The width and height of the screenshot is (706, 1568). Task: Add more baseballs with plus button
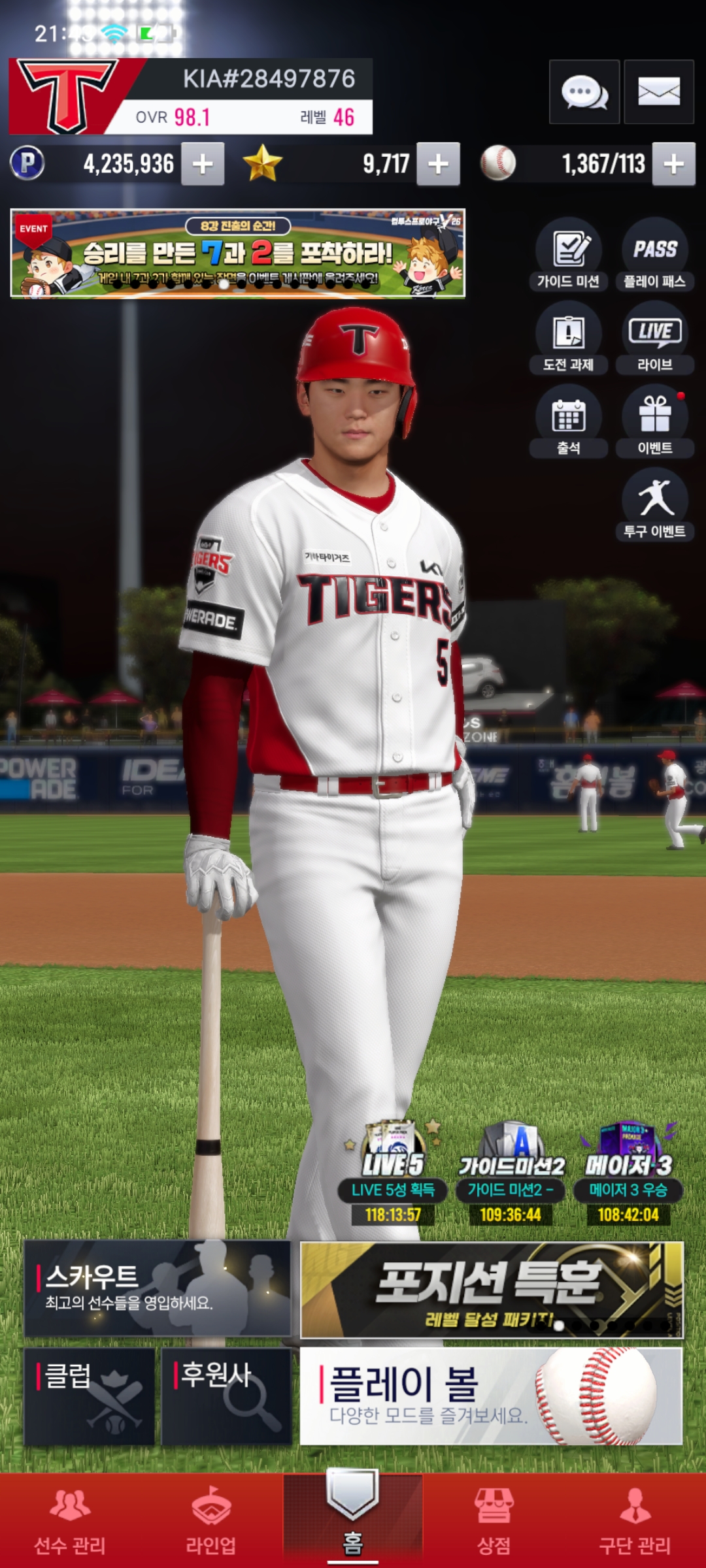(x=673, y=164)
